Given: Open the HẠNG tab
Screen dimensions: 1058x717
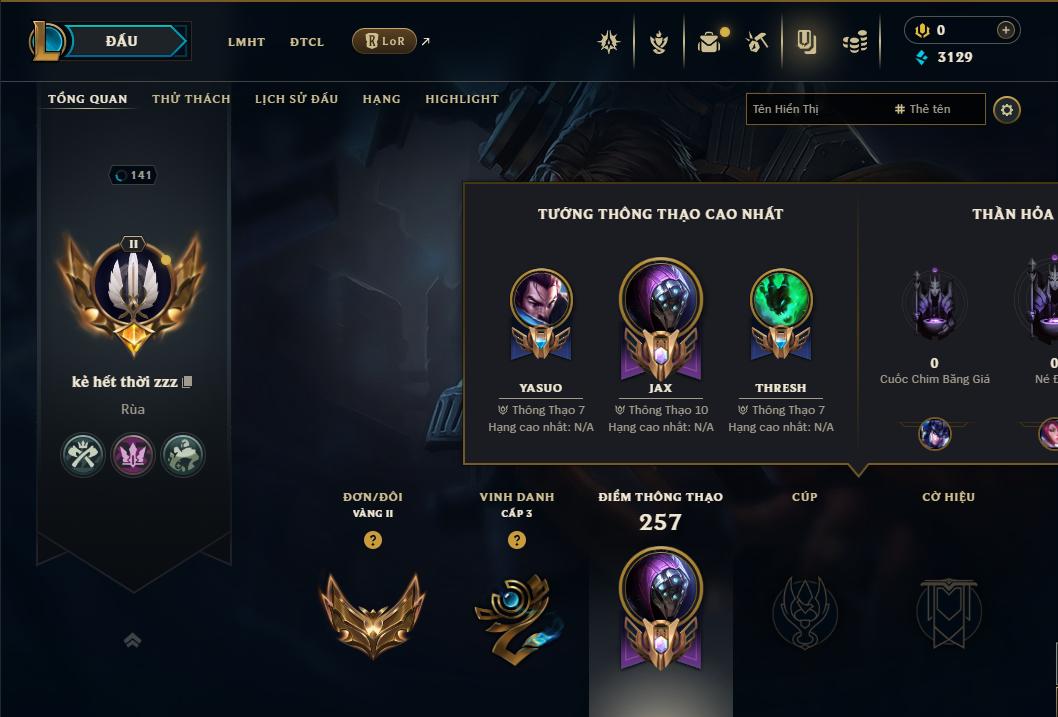Looking at the screenshot, I should coord(381,99).
